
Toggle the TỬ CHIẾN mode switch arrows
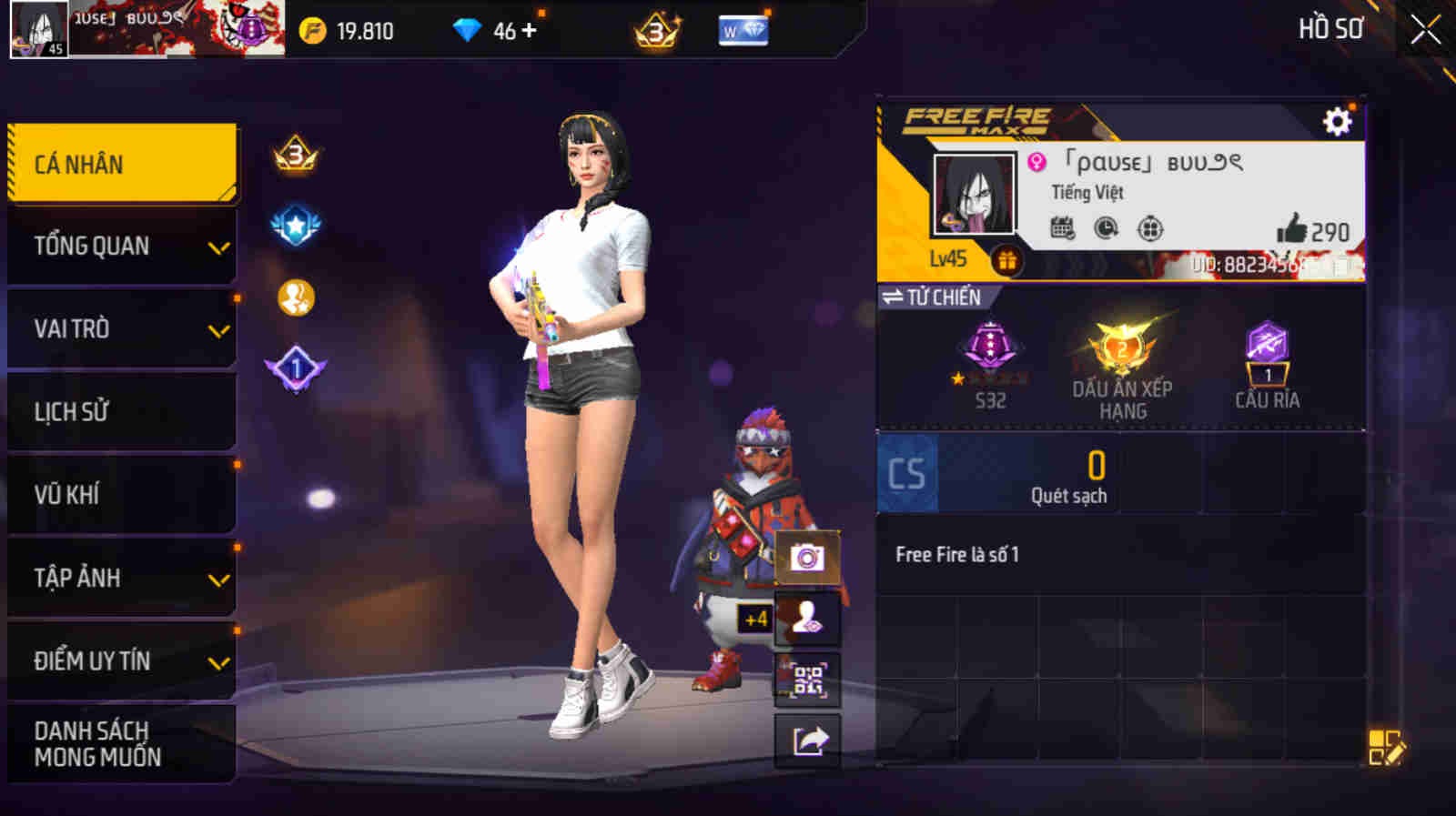tap(893, 294)
